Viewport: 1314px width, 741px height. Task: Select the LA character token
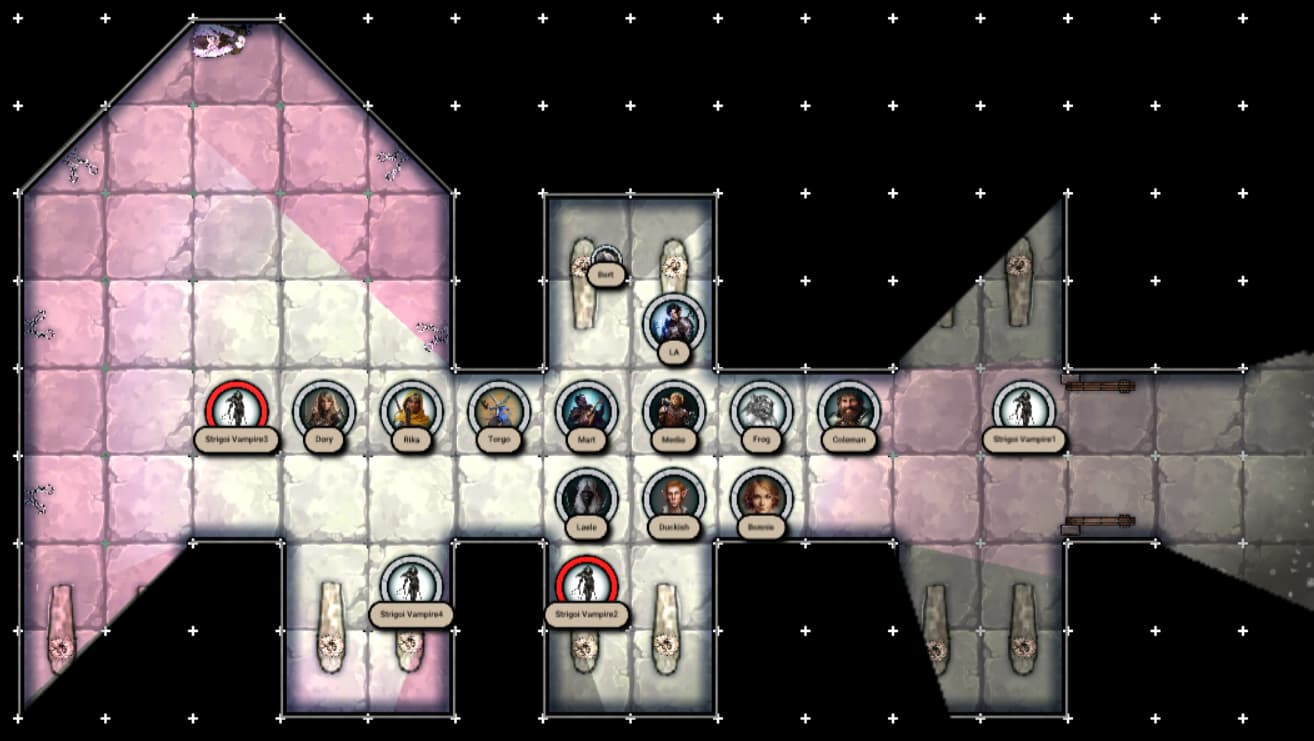coord(673,323)
